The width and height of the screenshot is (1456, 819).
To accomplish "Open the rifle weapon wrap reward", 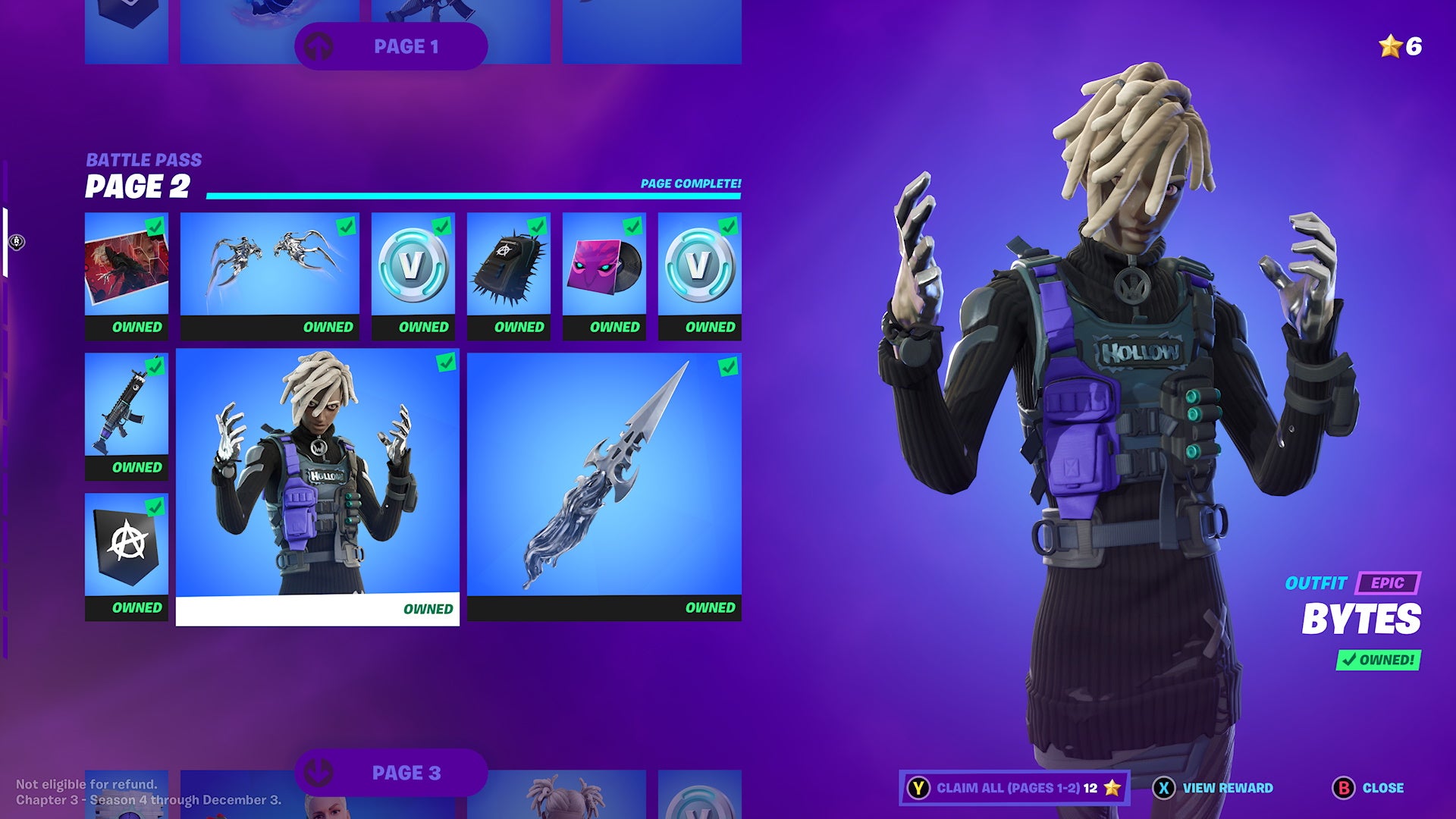I will 126,406.
